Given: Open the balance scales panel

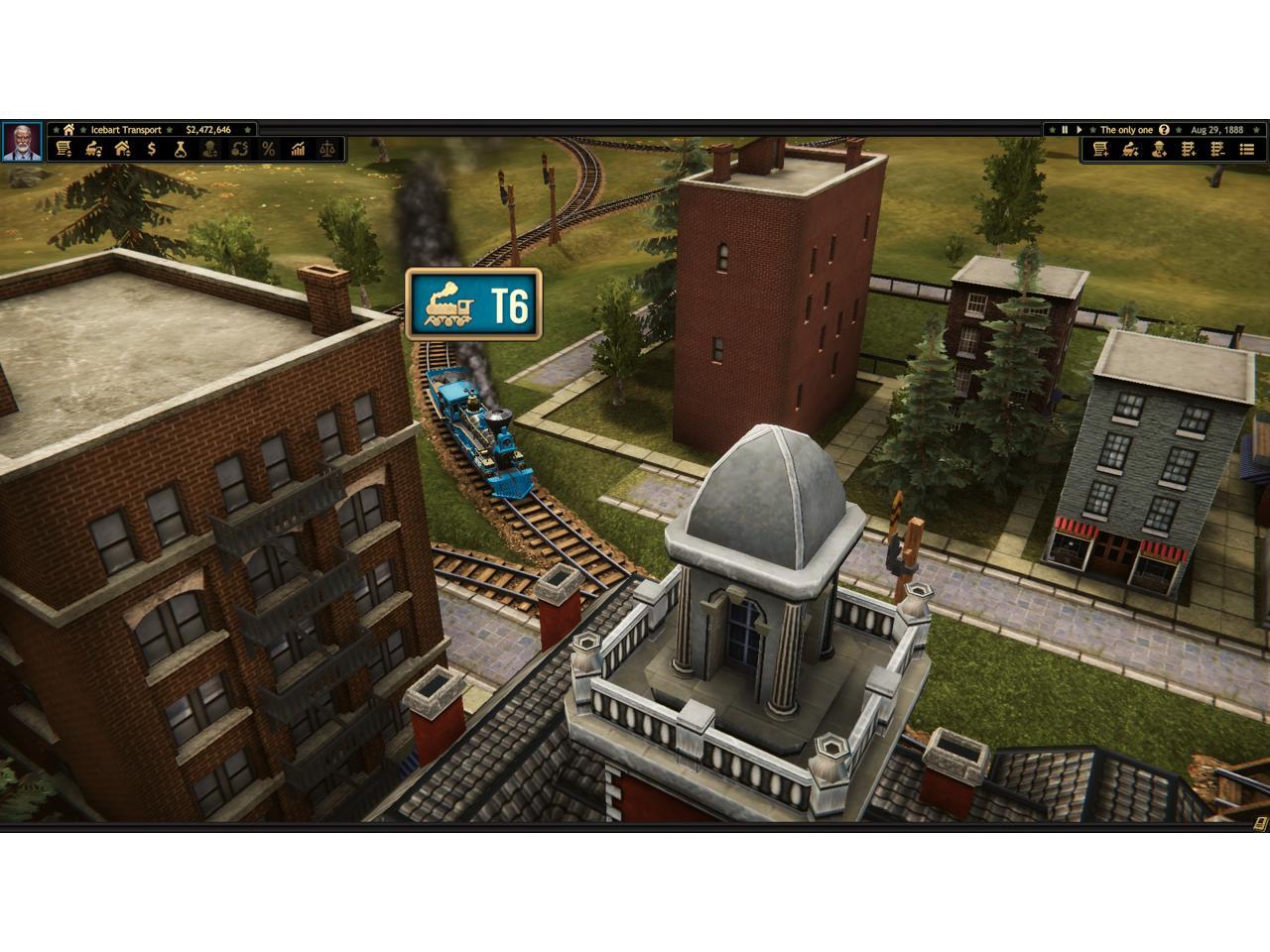Looking at the screenshot, I should pos(327,150).
